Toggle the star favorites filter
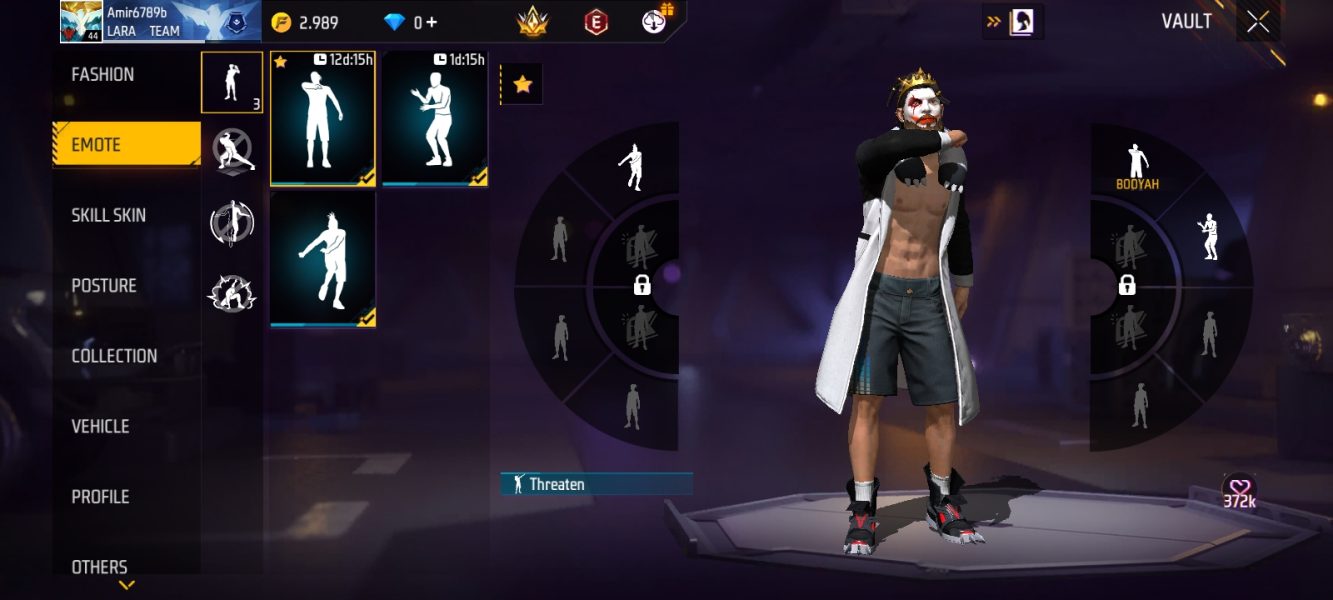The height and width of the screenshot is (600, 1333). [x=522, y=85]
